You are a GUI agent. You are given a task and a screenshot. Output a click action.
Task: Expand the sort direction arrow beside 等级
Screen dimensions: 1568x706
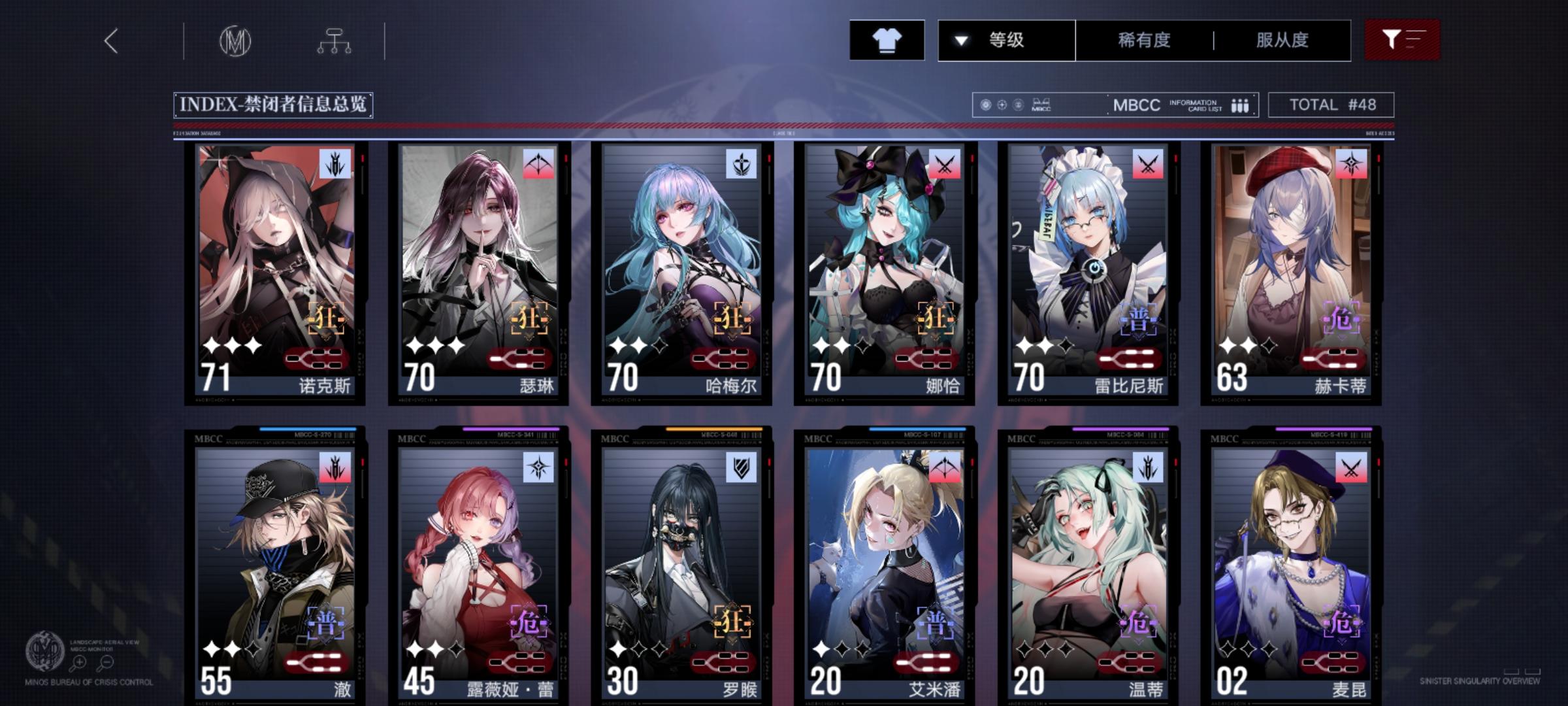tap(959, 41)
